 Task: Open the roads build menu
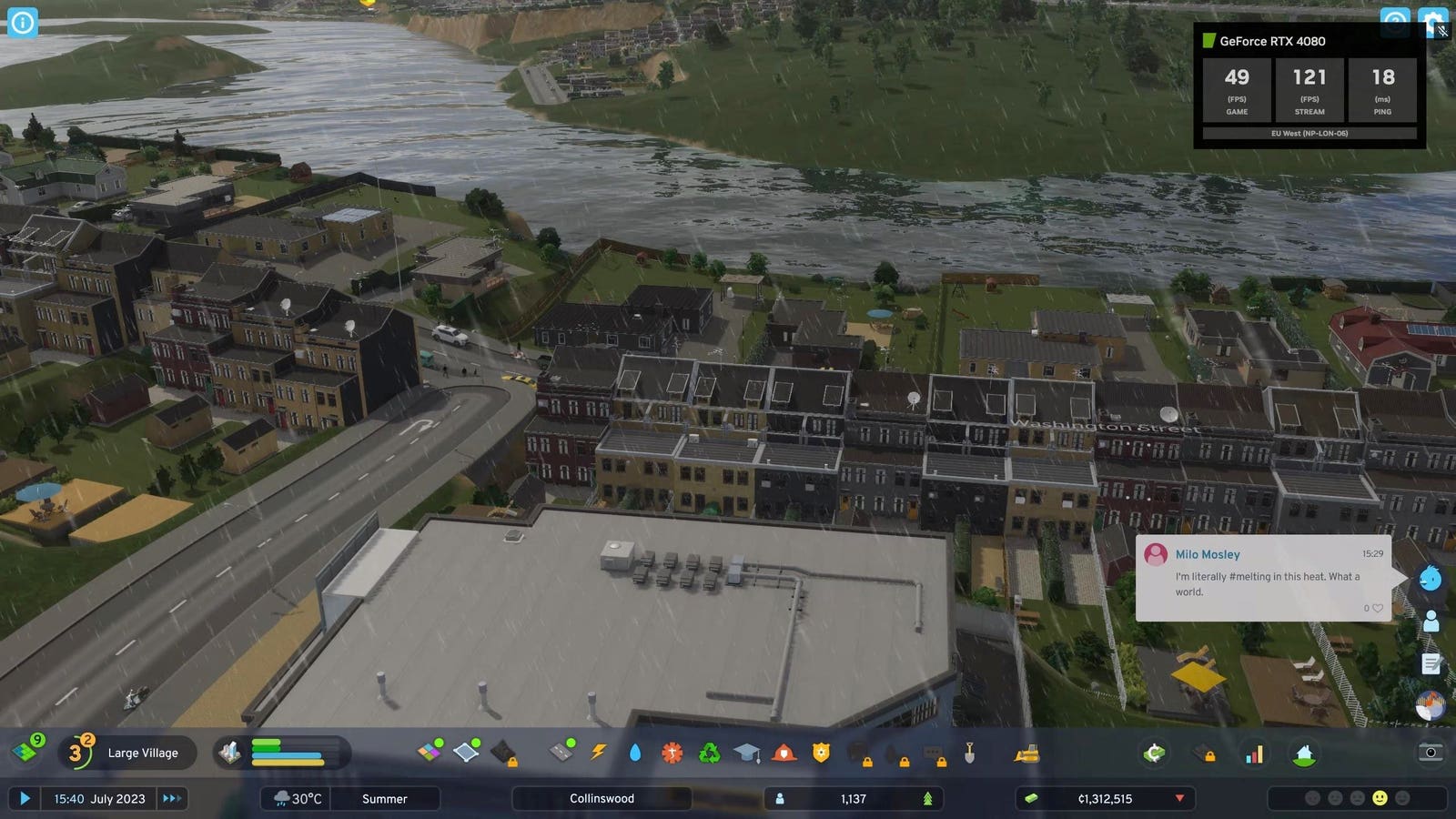[563, 752]
